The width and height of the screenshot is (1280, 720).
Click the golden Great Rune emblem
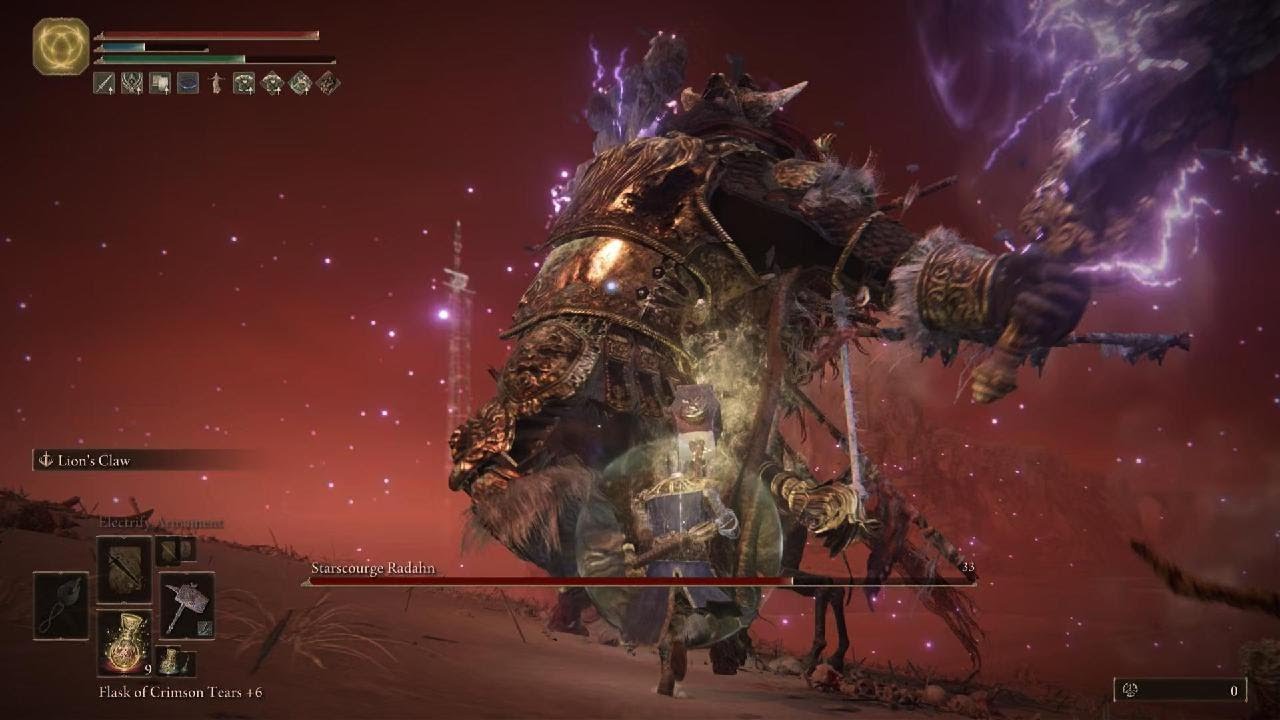[x=61, y=46]
